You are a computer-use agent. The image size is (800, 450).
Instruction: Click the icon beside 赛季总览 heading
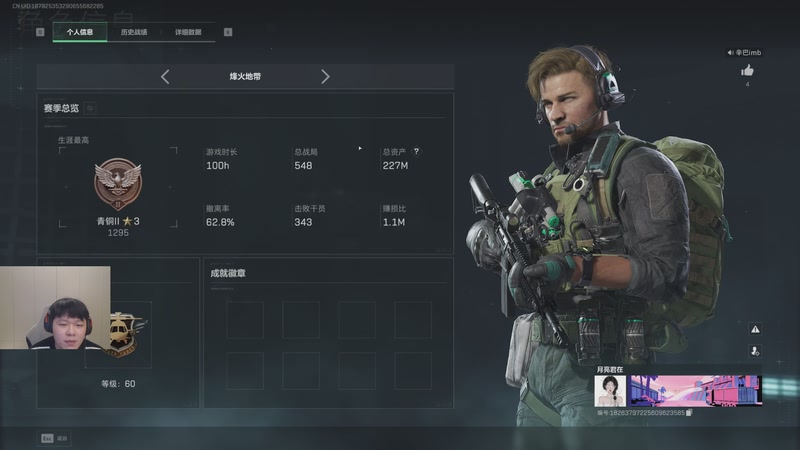(90, 108)
